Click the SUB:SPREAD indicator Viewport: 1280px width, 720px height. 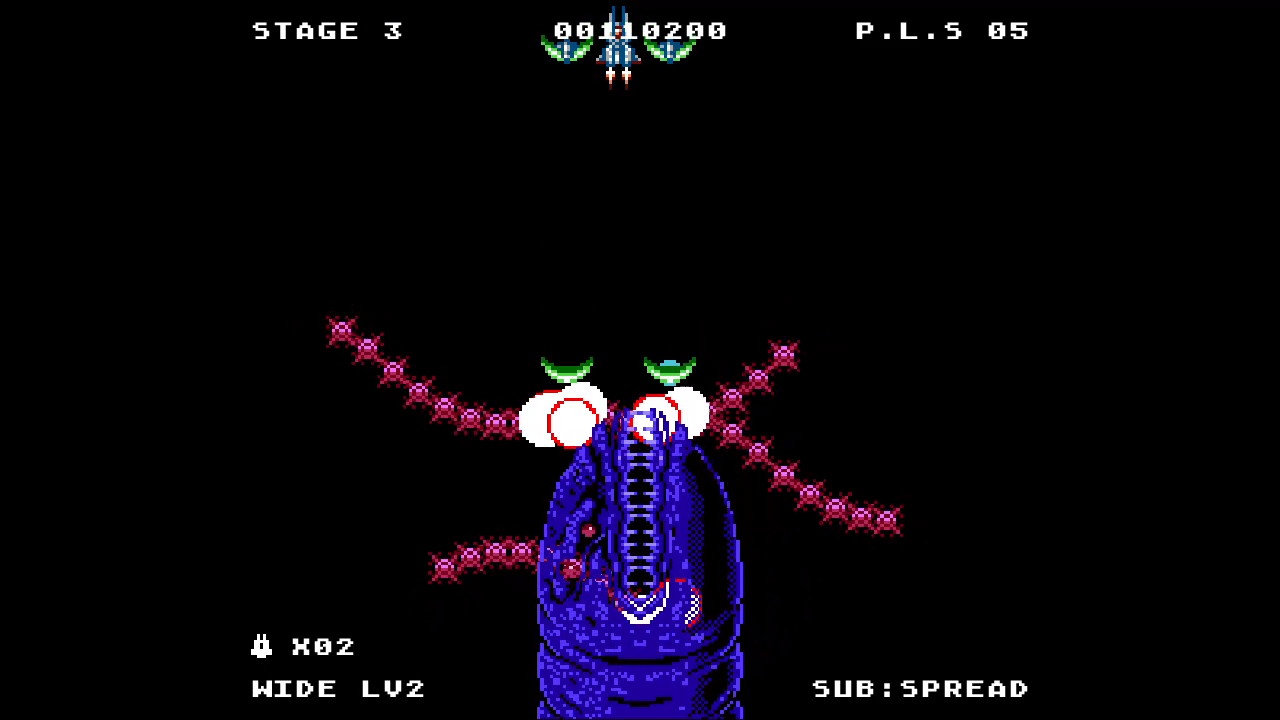[920, 688]
